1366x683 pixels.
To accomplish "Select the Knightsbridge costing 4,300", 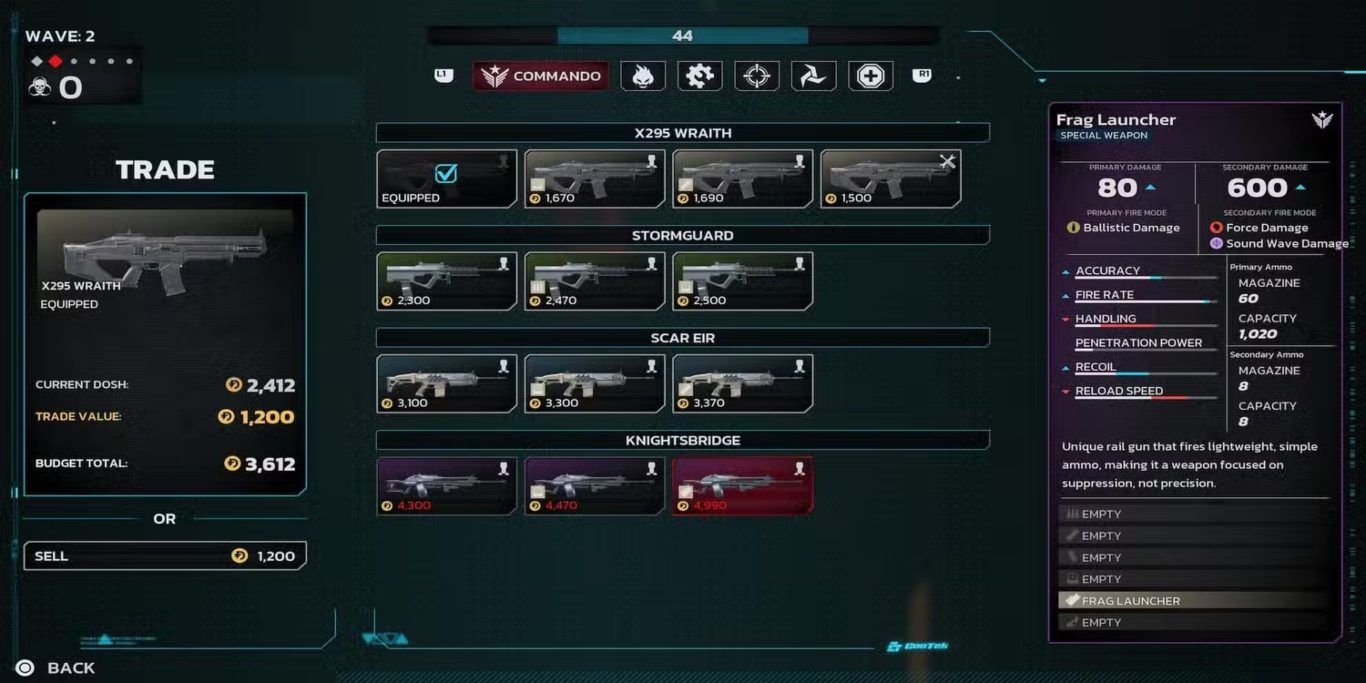I will click(x=447, y=486).
